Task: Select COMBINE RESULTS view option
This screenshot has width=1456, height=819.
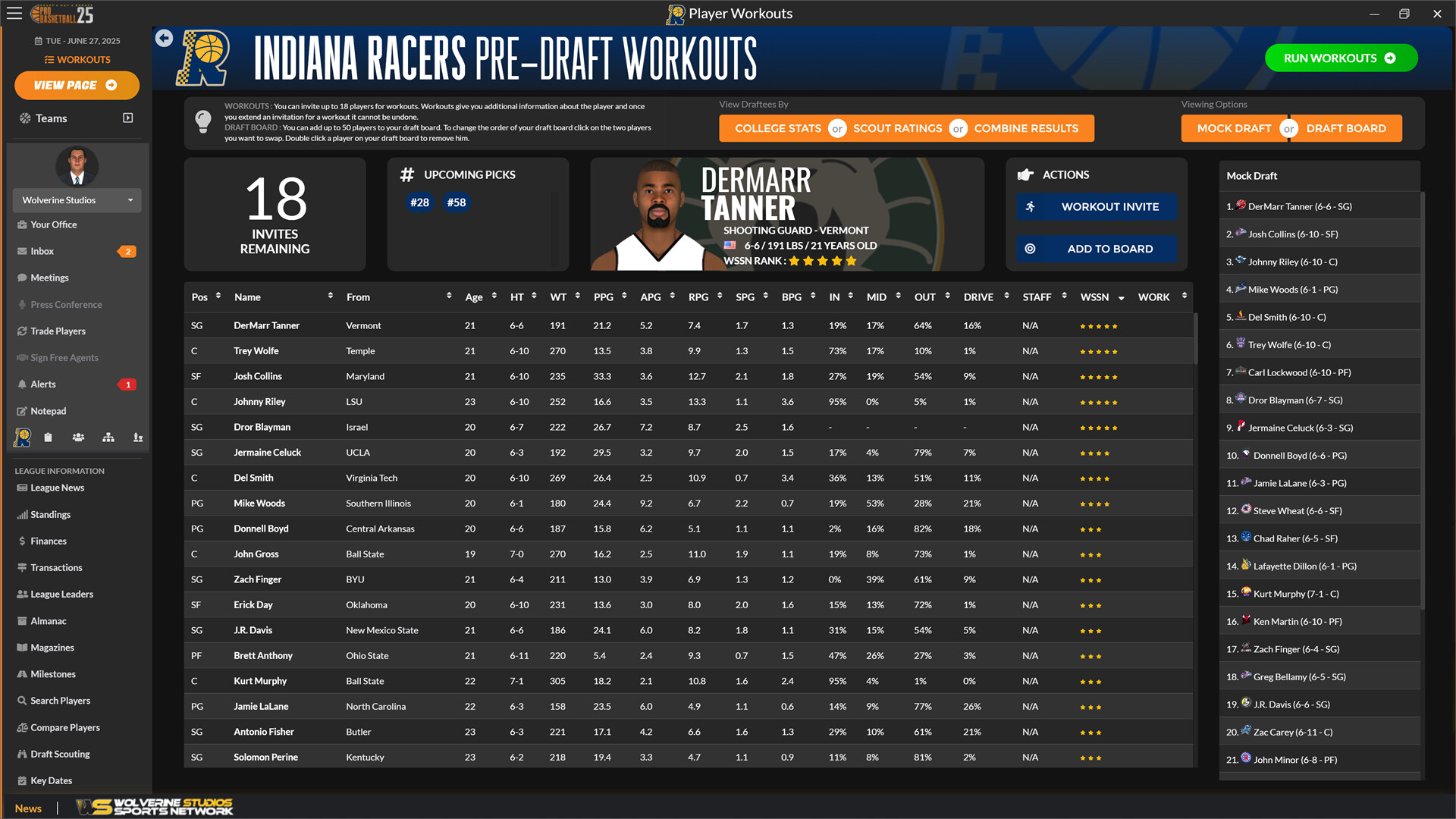Action: [1028, 128]
